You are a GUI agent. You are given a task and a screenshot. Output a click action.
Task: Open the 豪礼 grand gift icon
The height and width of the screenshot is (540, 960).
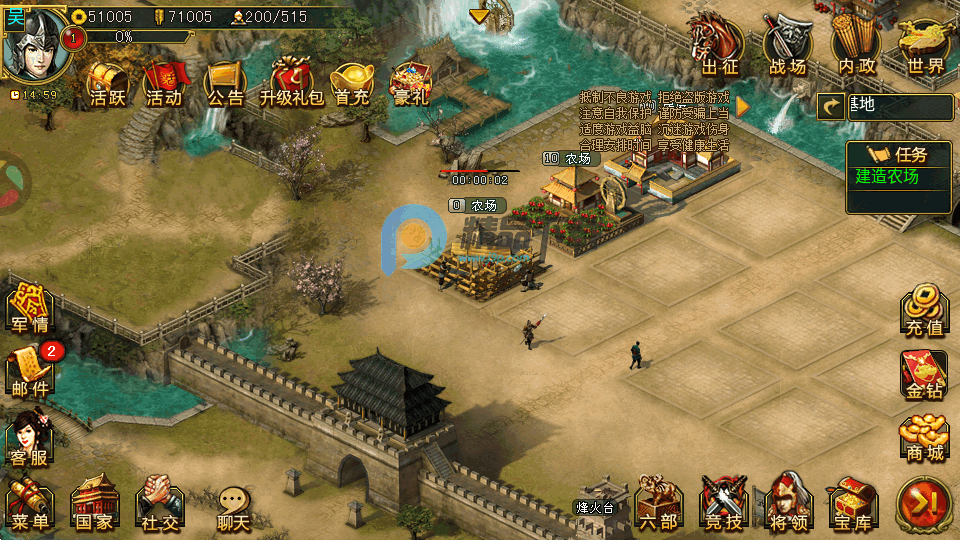point(410,82)
